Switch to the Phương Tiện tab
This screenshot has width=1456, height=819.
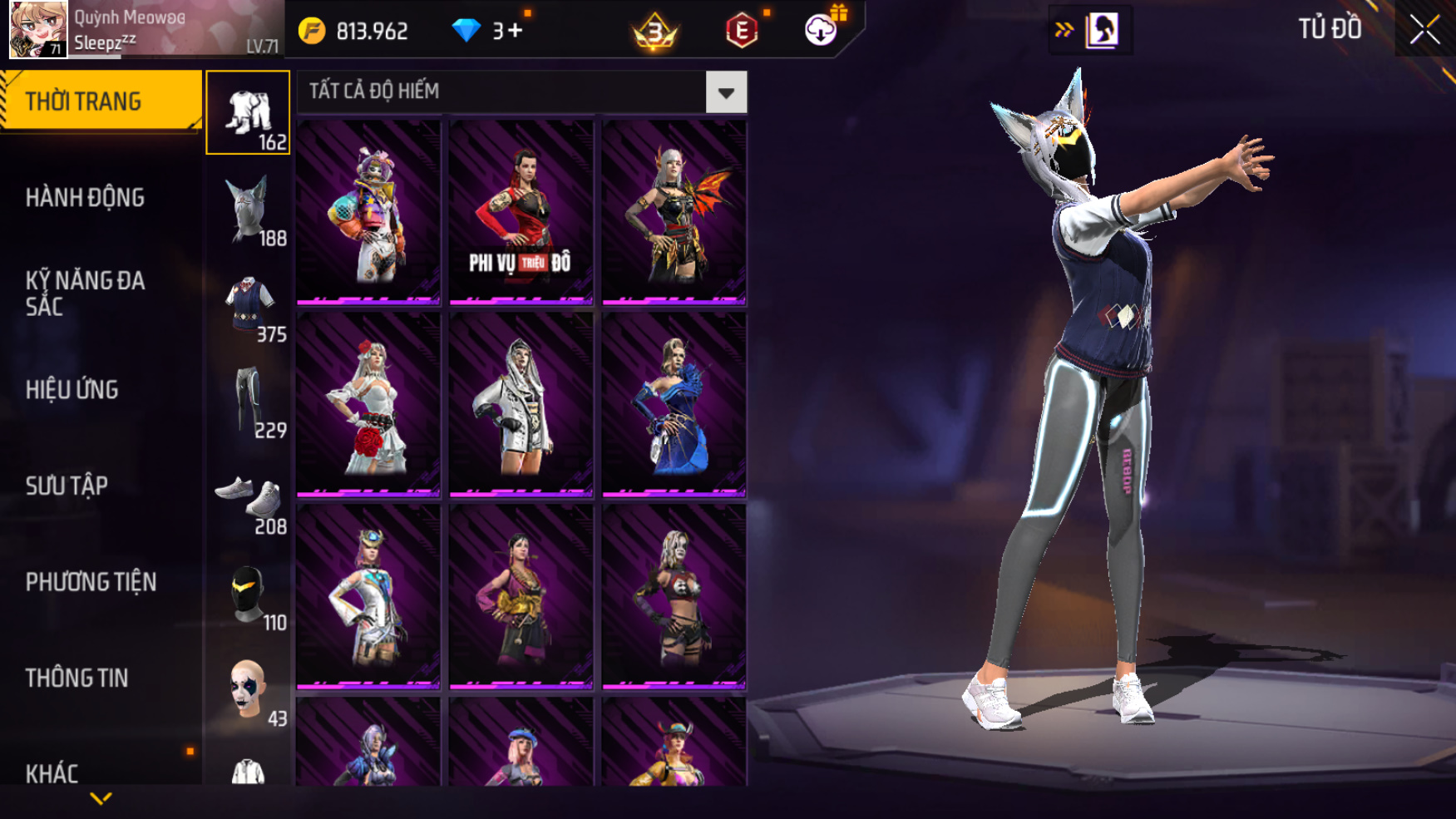(91, 582)
